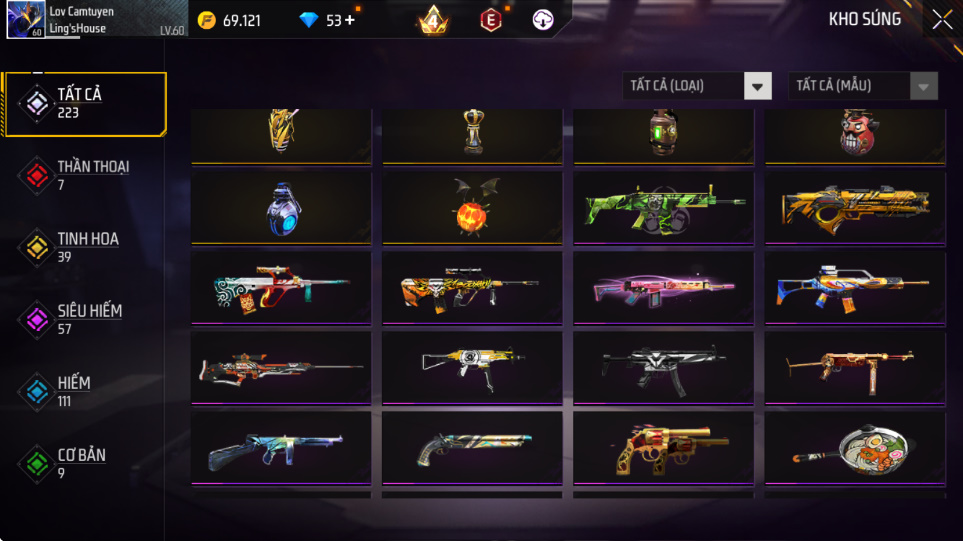963x541 pixels.
Task: Click the red E hexagon badge icon
Action: pyautogui.click(x=490, y=20)
